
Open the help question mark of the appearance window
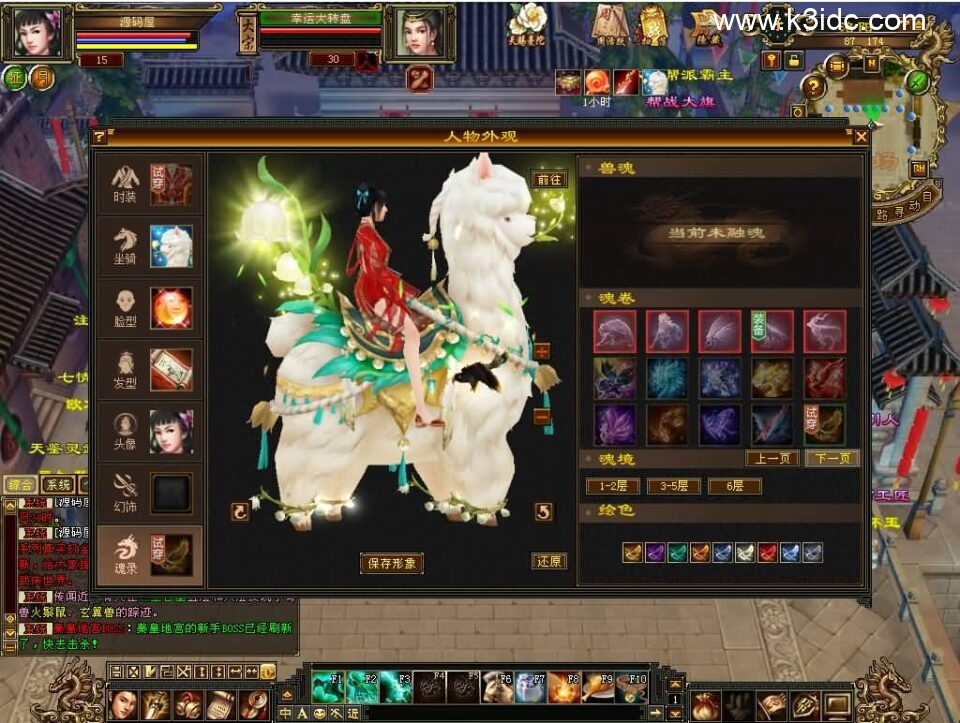[x=100, y=136]
